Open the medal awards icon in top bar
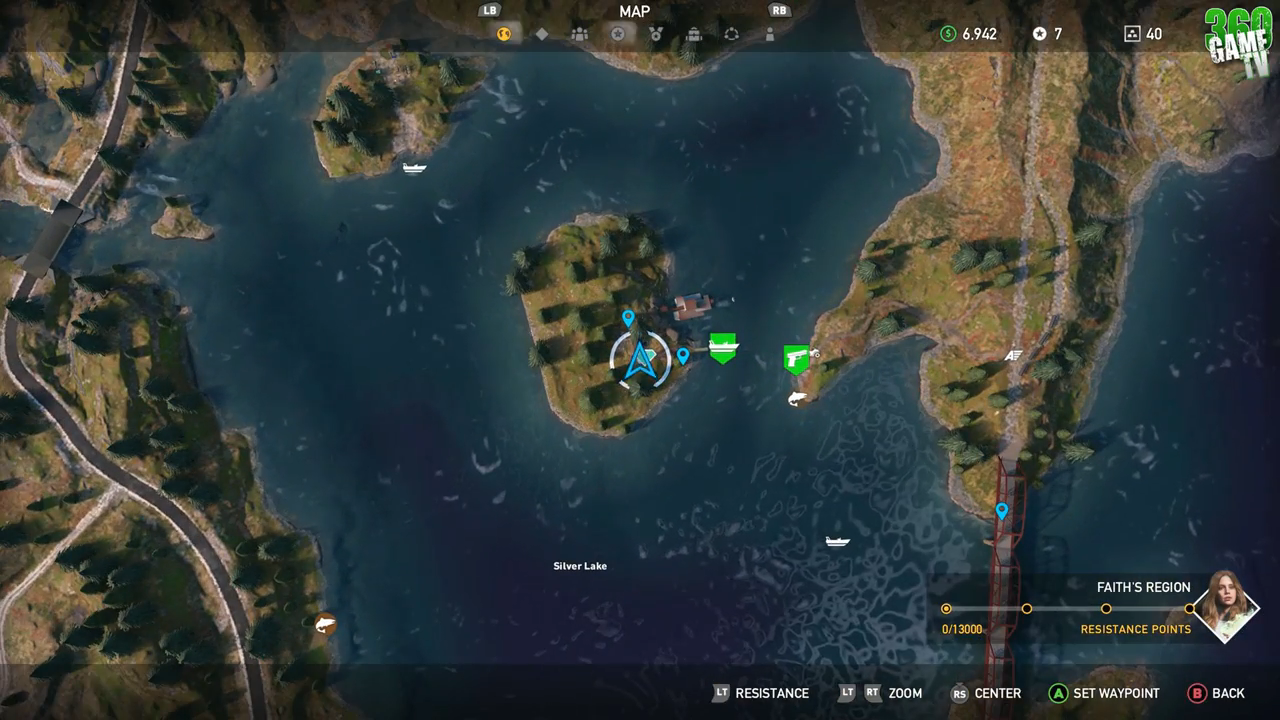The height and width of the screenshot is (720, 1280). (x=656, y=33)
